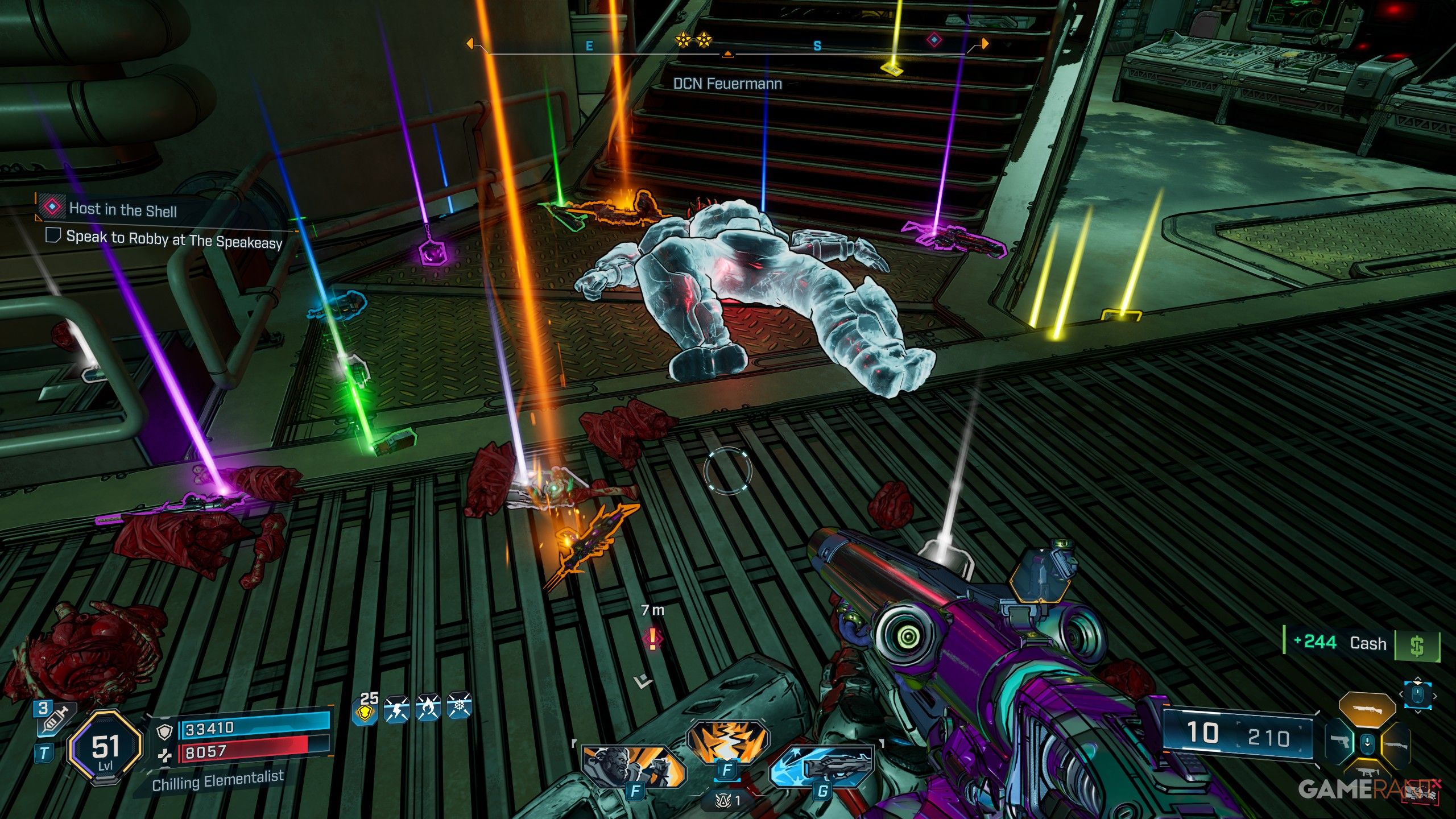1456x819 pixels.
Task: Inspect the lightning bolt status effect icon
Action: (396, 709)
